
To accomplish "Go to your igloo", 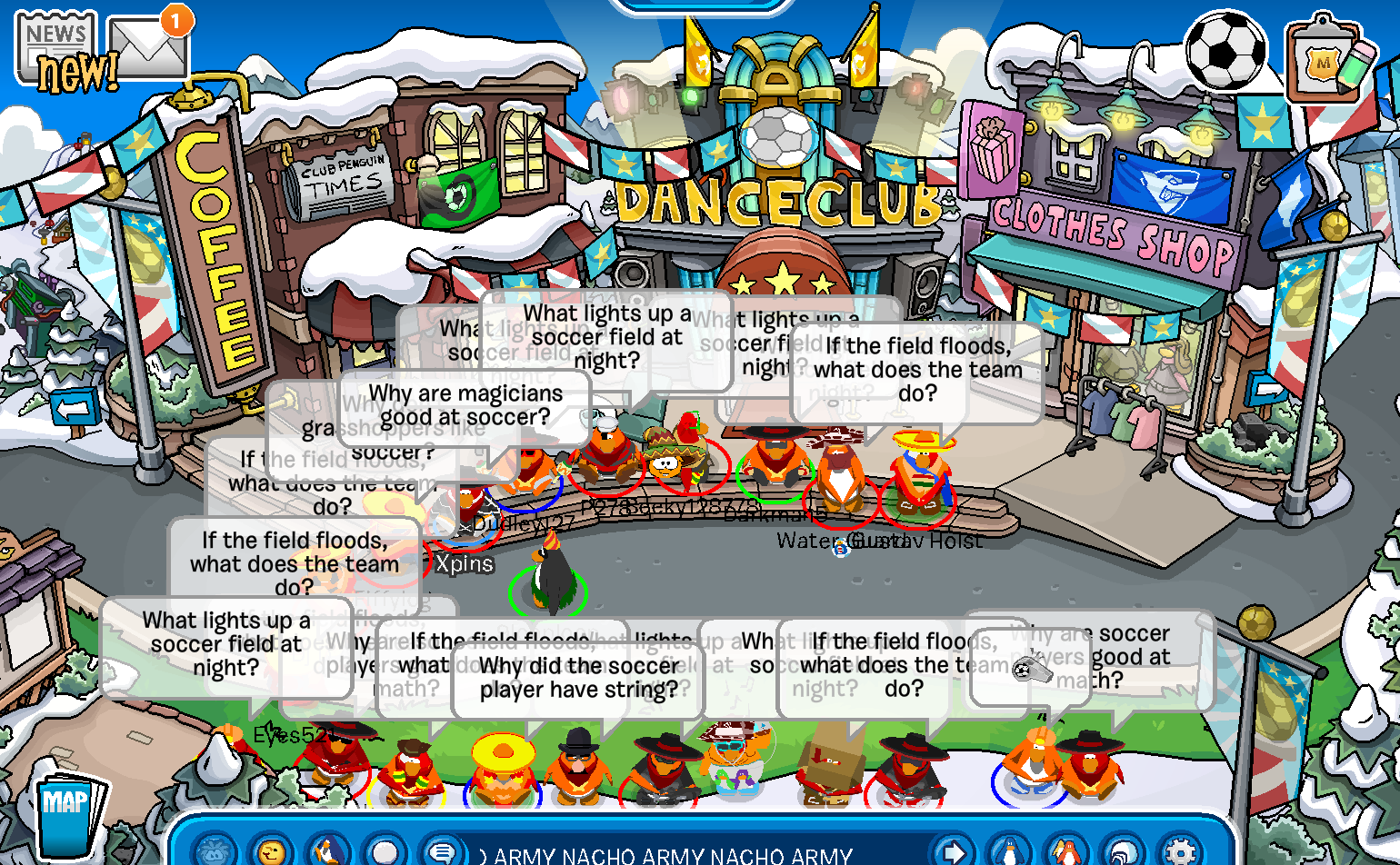I will point(1124,852).
